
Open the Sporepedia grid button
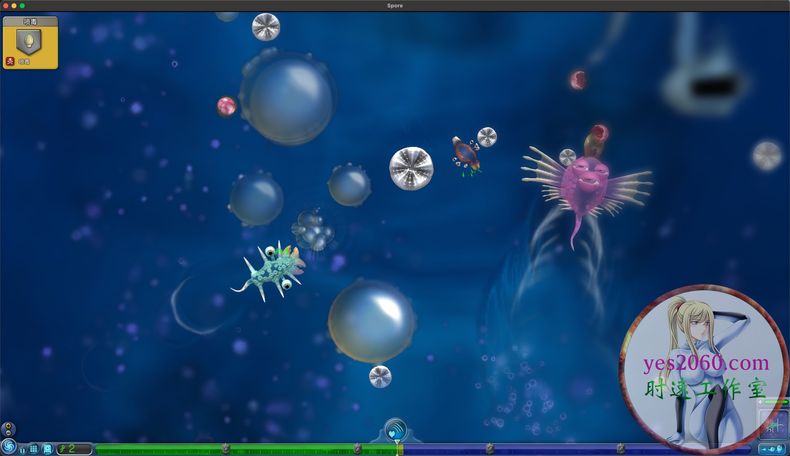34,449
